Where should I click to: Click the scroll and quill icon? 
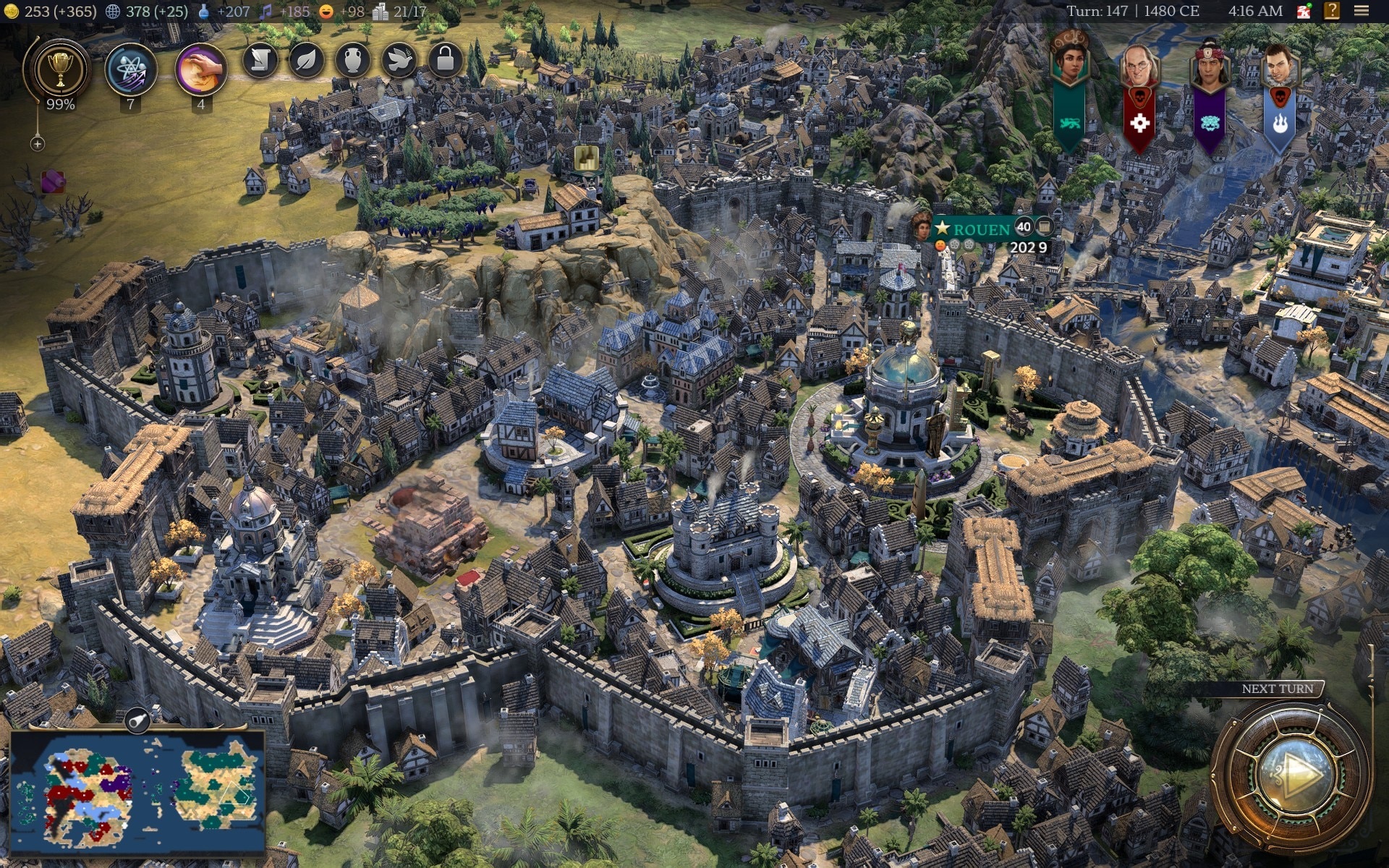[x=260, y=60]
